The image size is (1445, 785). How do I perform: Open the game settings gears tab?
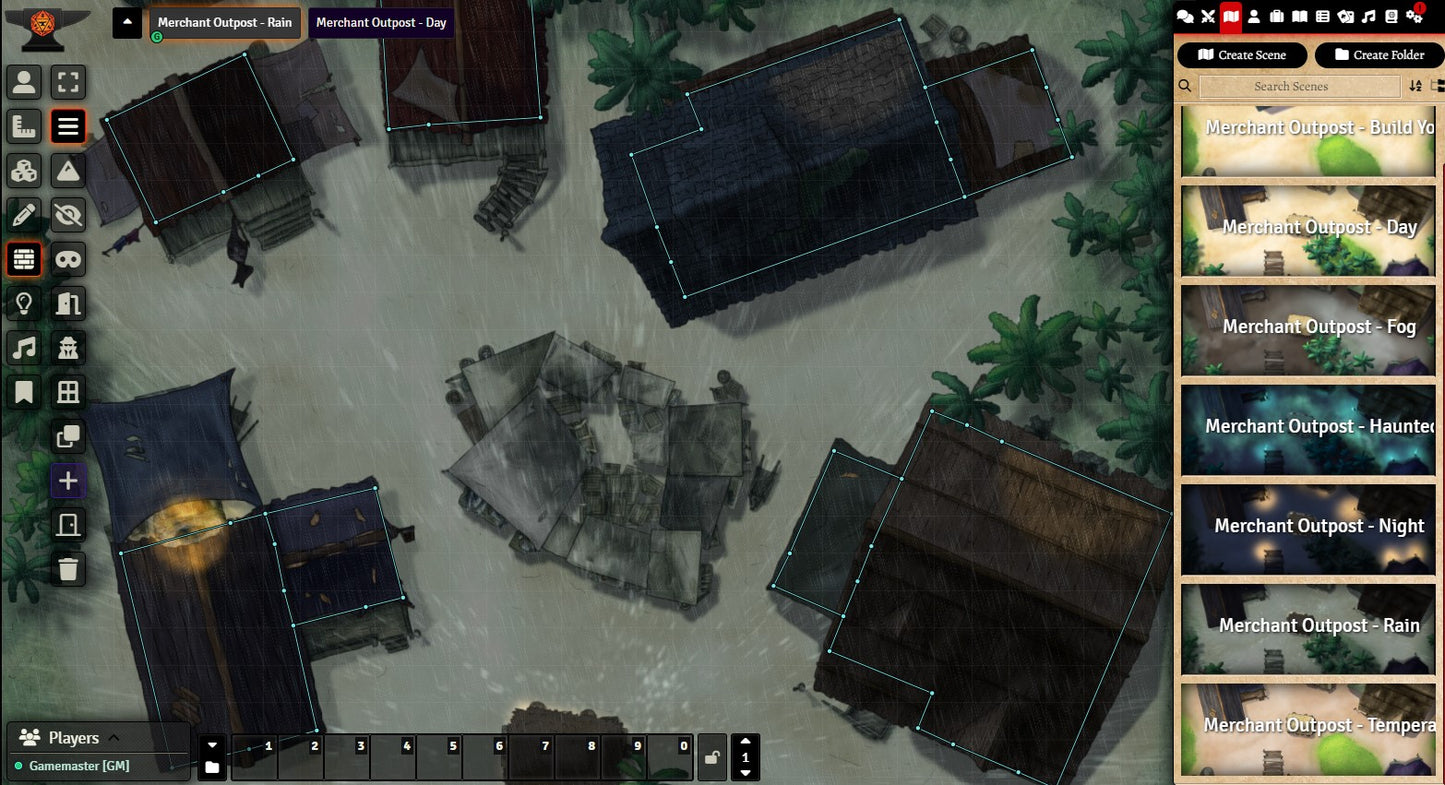pyautogui.click(x=1414, y=16)
